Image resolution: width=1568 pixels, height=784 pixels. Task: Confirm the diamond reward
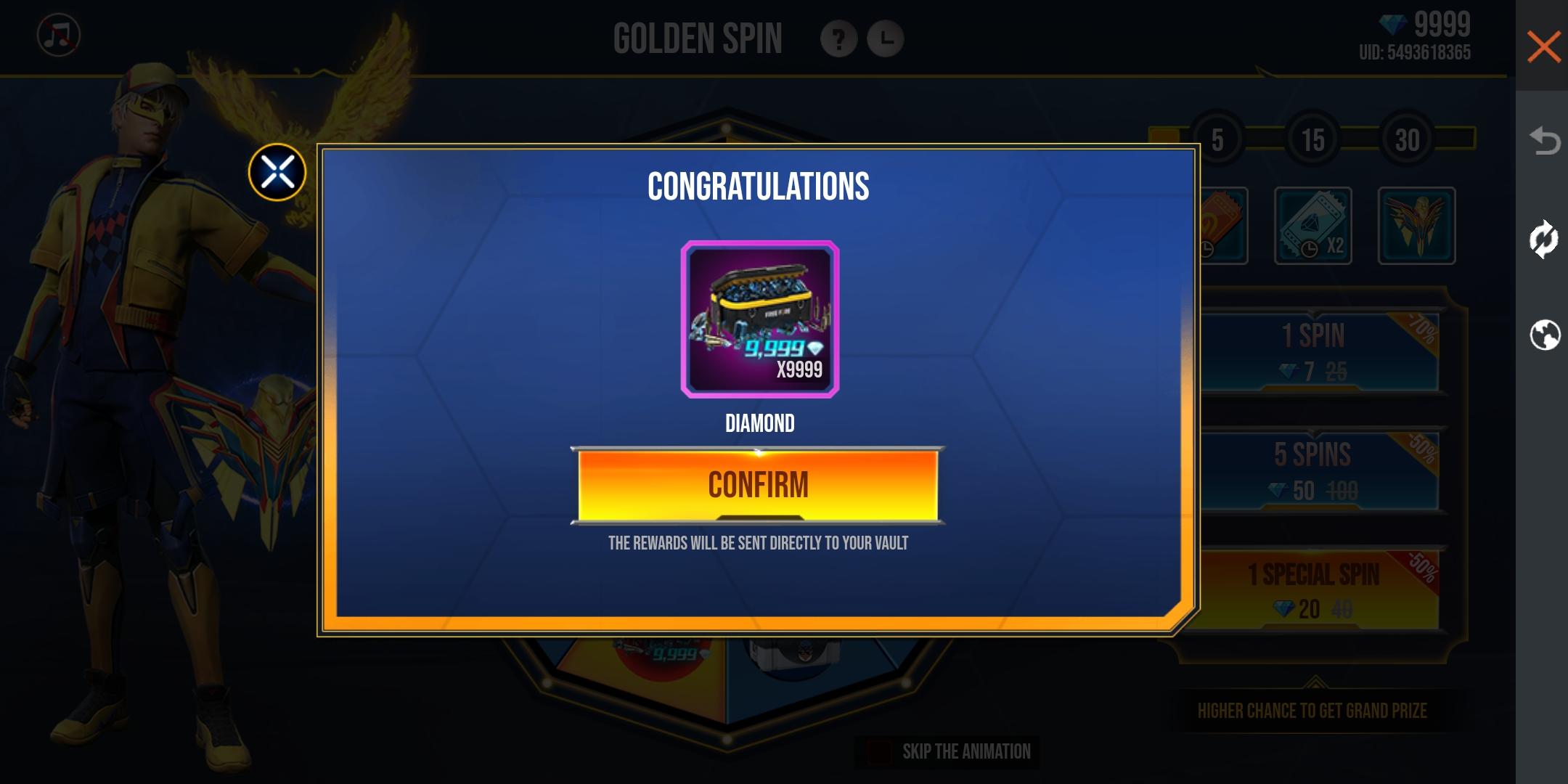pos(758,485)
